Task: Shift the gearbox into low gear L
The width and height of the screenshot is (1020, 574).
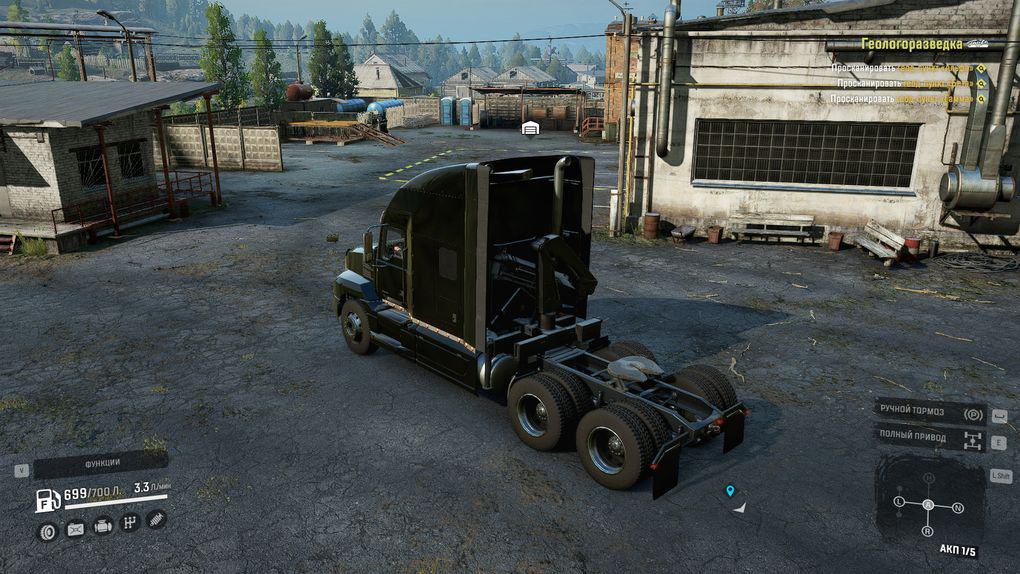Action: [899, 501]
